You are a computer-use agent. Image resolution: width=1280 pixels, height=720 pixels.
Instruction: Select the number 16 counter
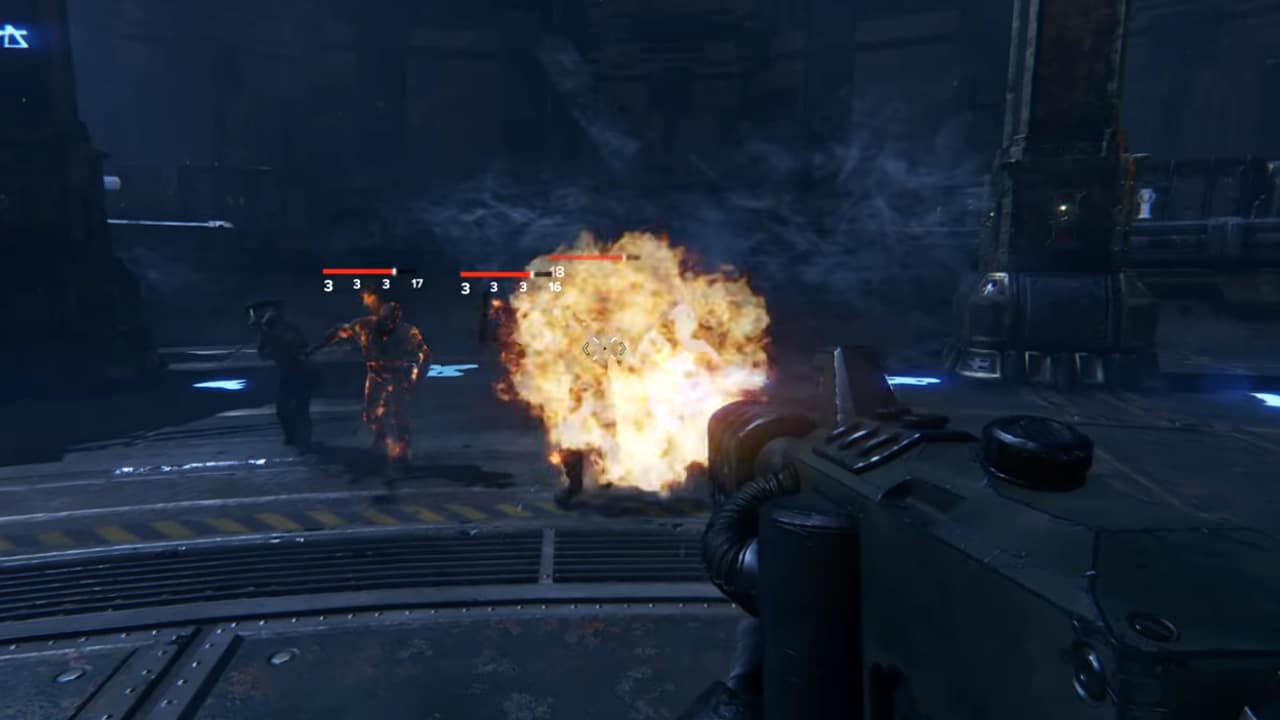pyautogui.click(x=554, y=286)
